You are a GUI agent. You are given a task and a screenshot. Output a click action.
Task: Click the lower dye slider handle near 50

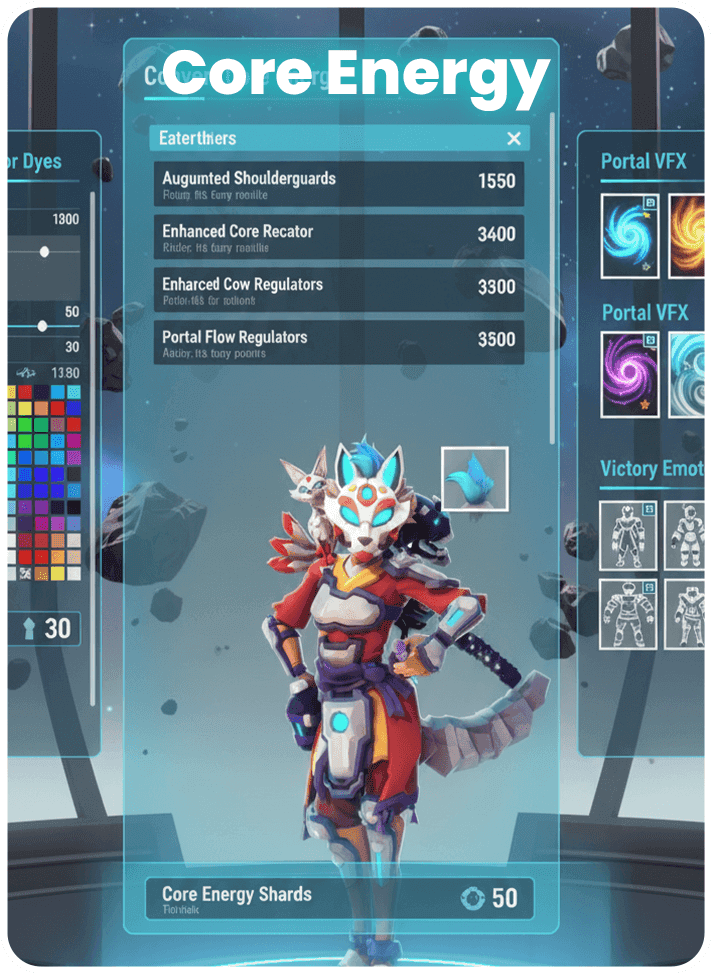tap(42, 326)
